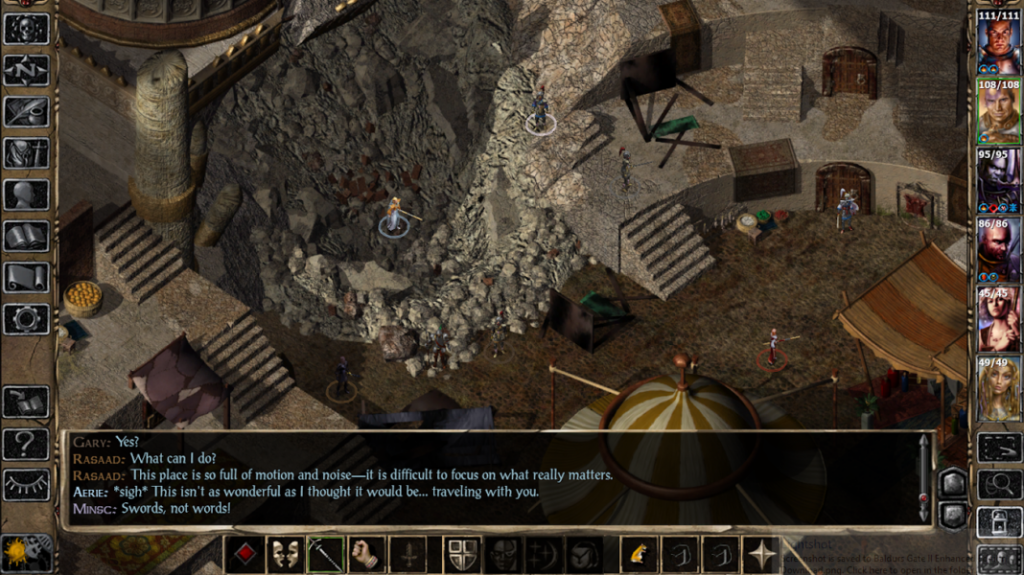Select the portrait with 111/111 hit points
The width and height of the screenshot is (1024, 575).
(999, 41)
